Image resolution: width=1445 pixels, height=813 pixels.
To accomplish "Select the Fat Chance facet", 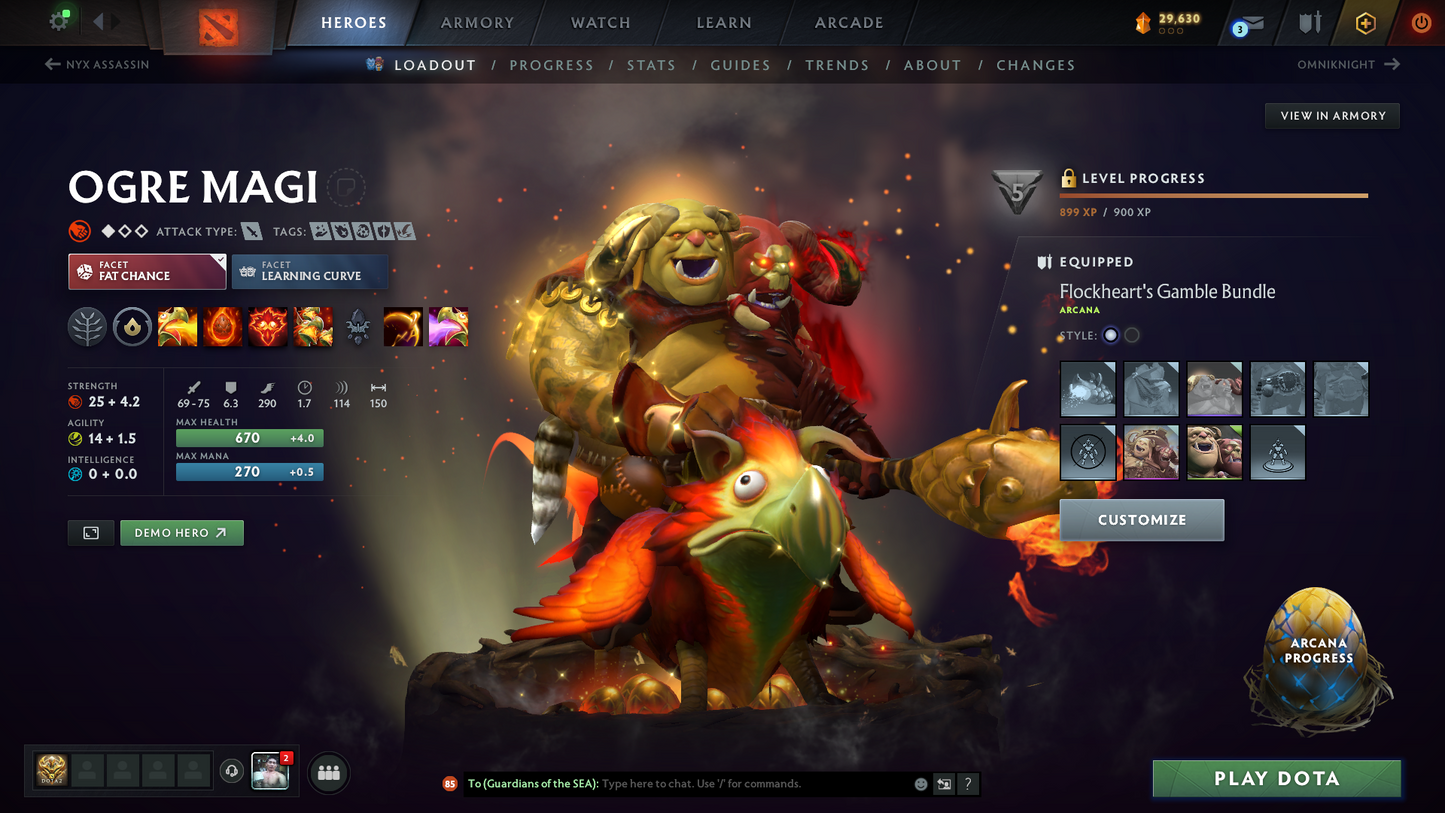I will [146, 271].
